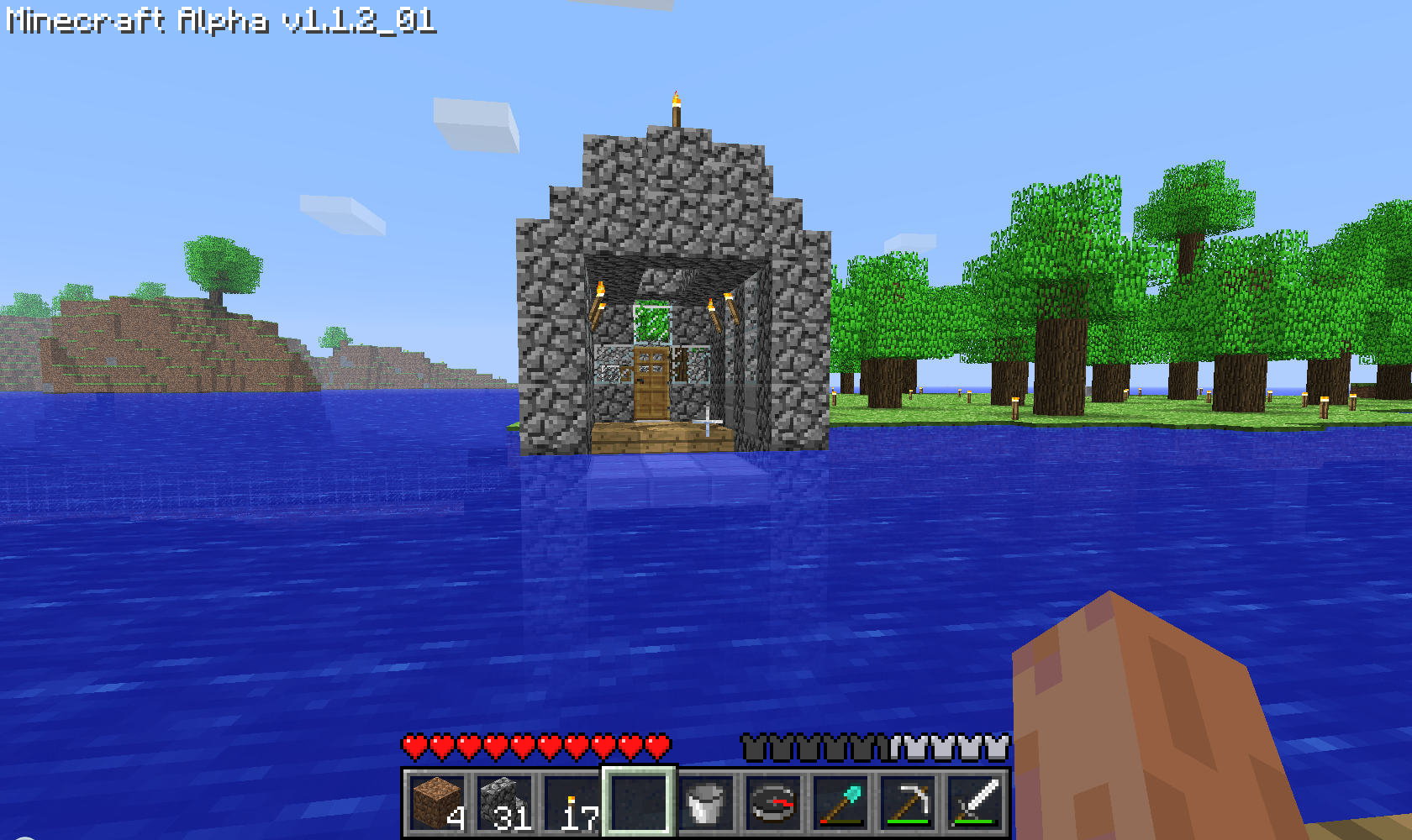Viewport: 1412px width, 840px height.
Task: Pick the torch stack of 17
Action: 572,802
